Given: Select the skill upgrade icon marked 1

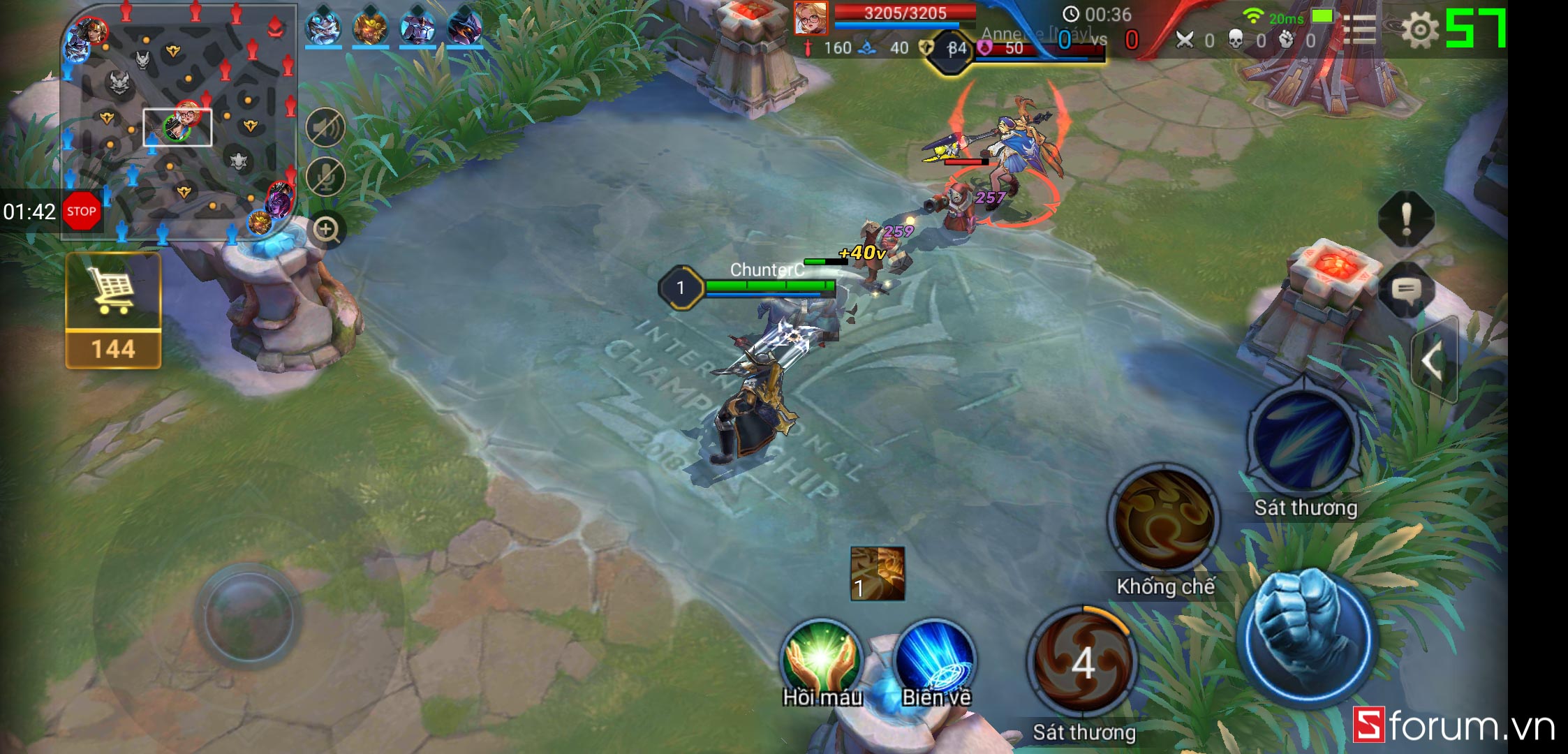Looking at the screenshot, I should [878, 573].
